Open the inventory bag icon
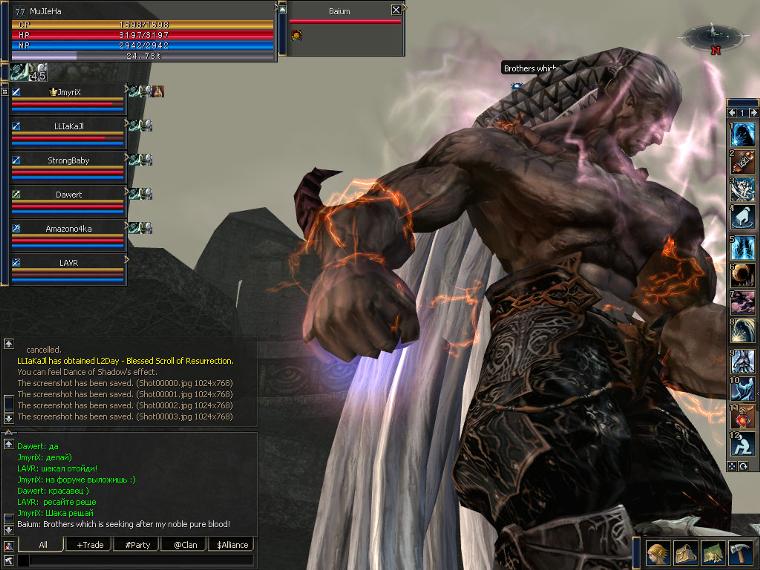The width and height of the screenshot is (760, 570). [685, 553]
